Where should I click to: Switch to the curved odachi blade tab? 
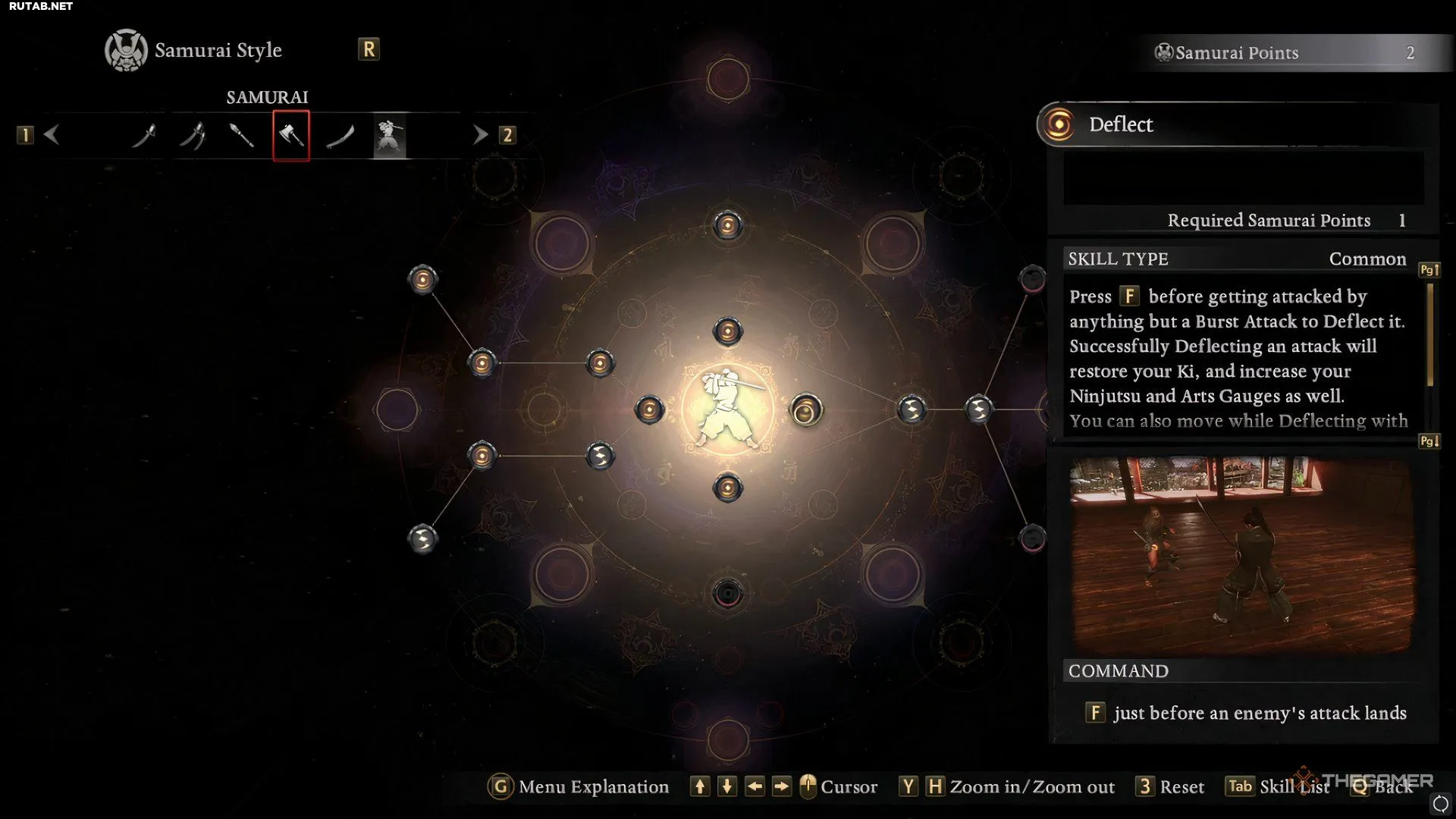coord(340,136)
